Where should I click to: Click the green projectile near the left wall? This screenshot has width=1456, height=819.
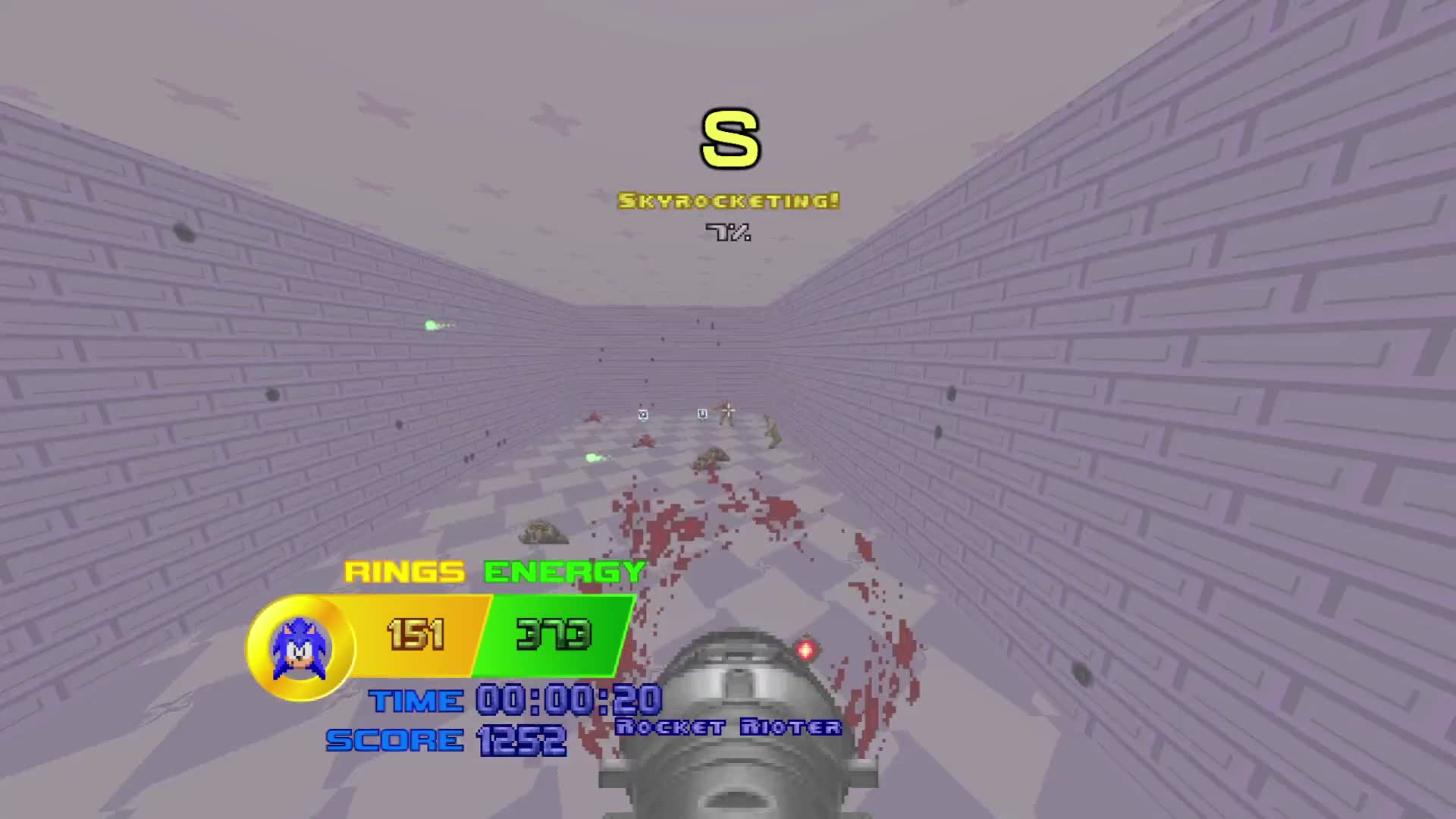tap(430, 325)
